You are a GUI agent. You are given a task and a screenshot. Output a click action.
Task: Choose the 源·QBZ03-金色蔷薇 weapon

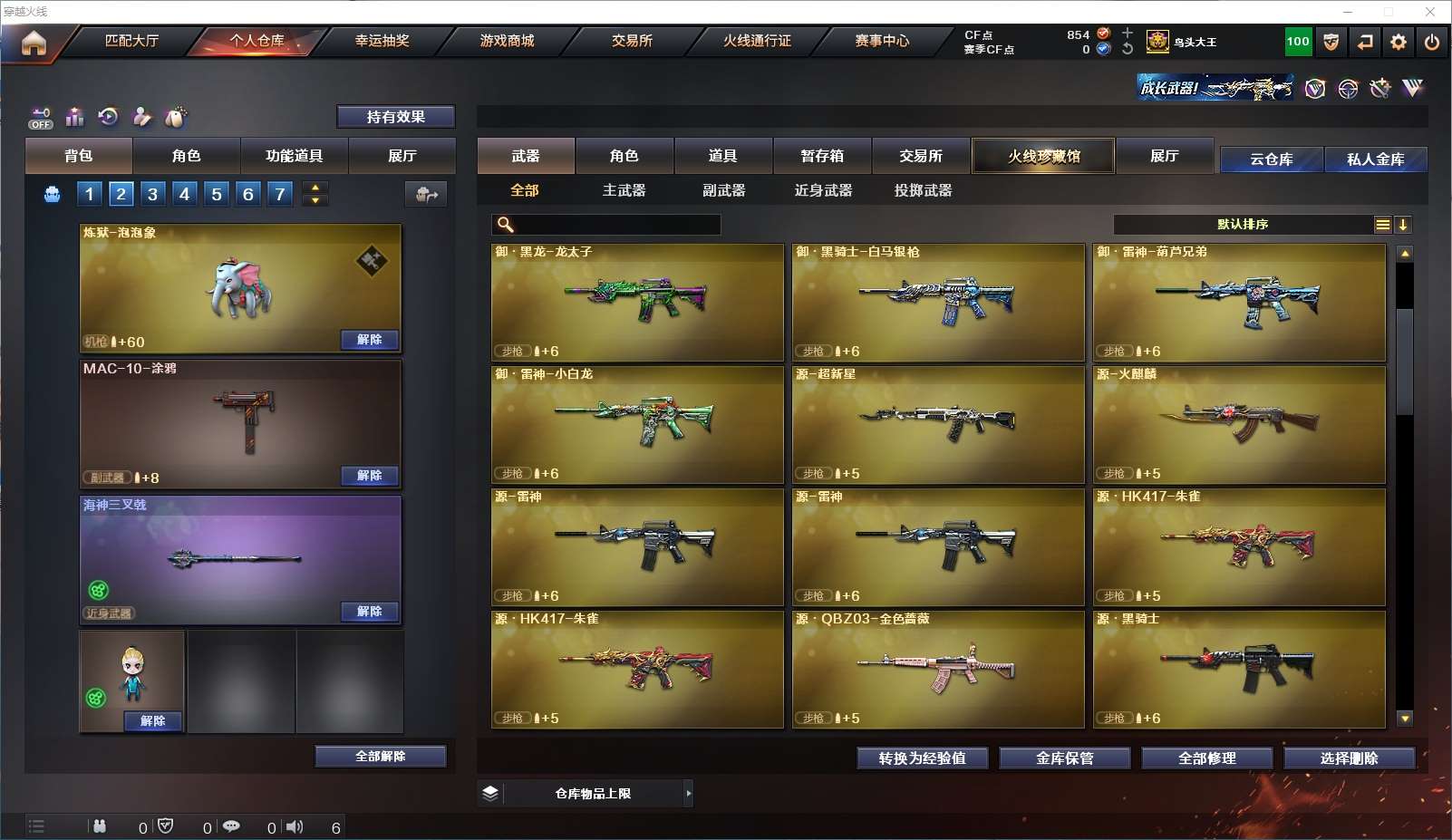pyautogui.click(x=938, y=669)
